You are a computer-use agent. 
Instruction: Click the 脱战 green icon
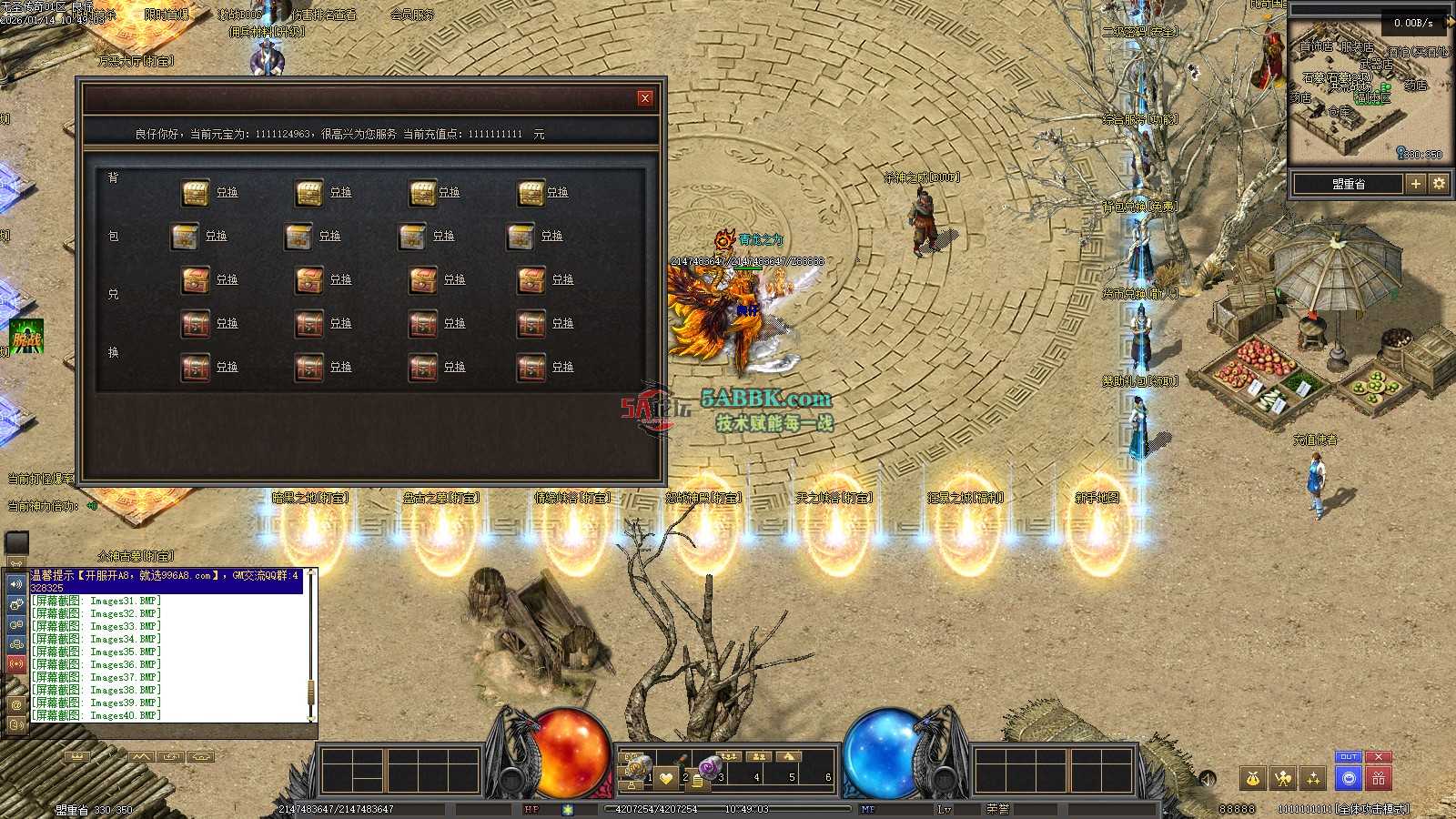click(x=26, y=339)
